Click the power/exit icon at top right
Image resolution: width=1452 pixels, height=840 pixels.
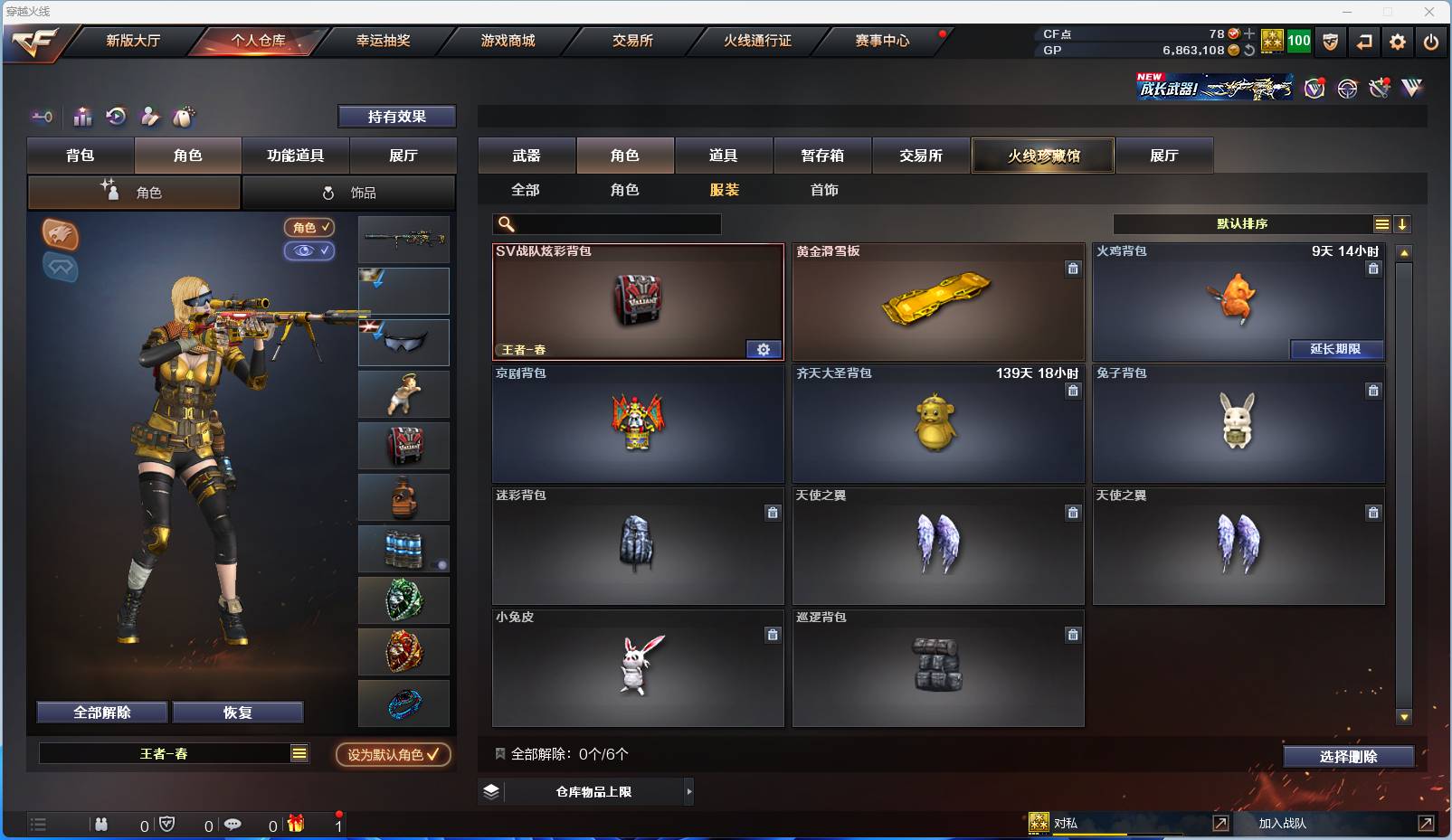(1429, 42)
